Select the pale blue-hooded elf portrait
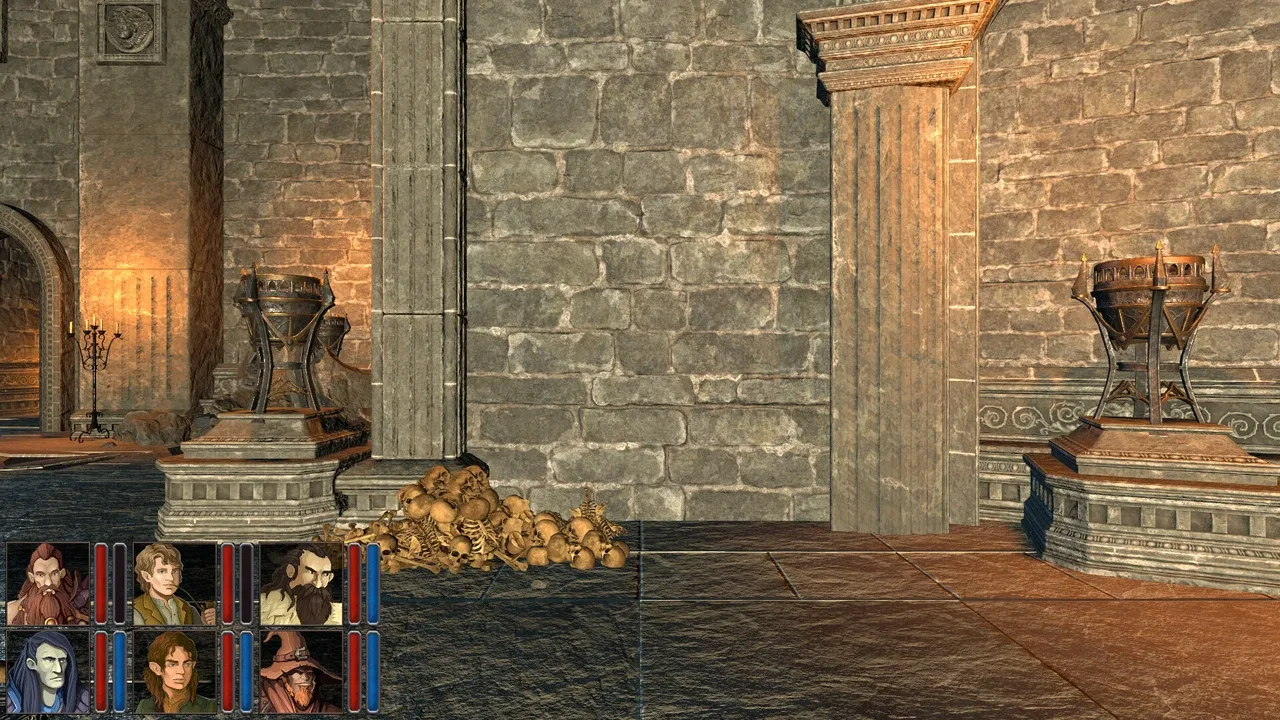This screenshot has height=720, width=1280. click(x=48, y=671)
